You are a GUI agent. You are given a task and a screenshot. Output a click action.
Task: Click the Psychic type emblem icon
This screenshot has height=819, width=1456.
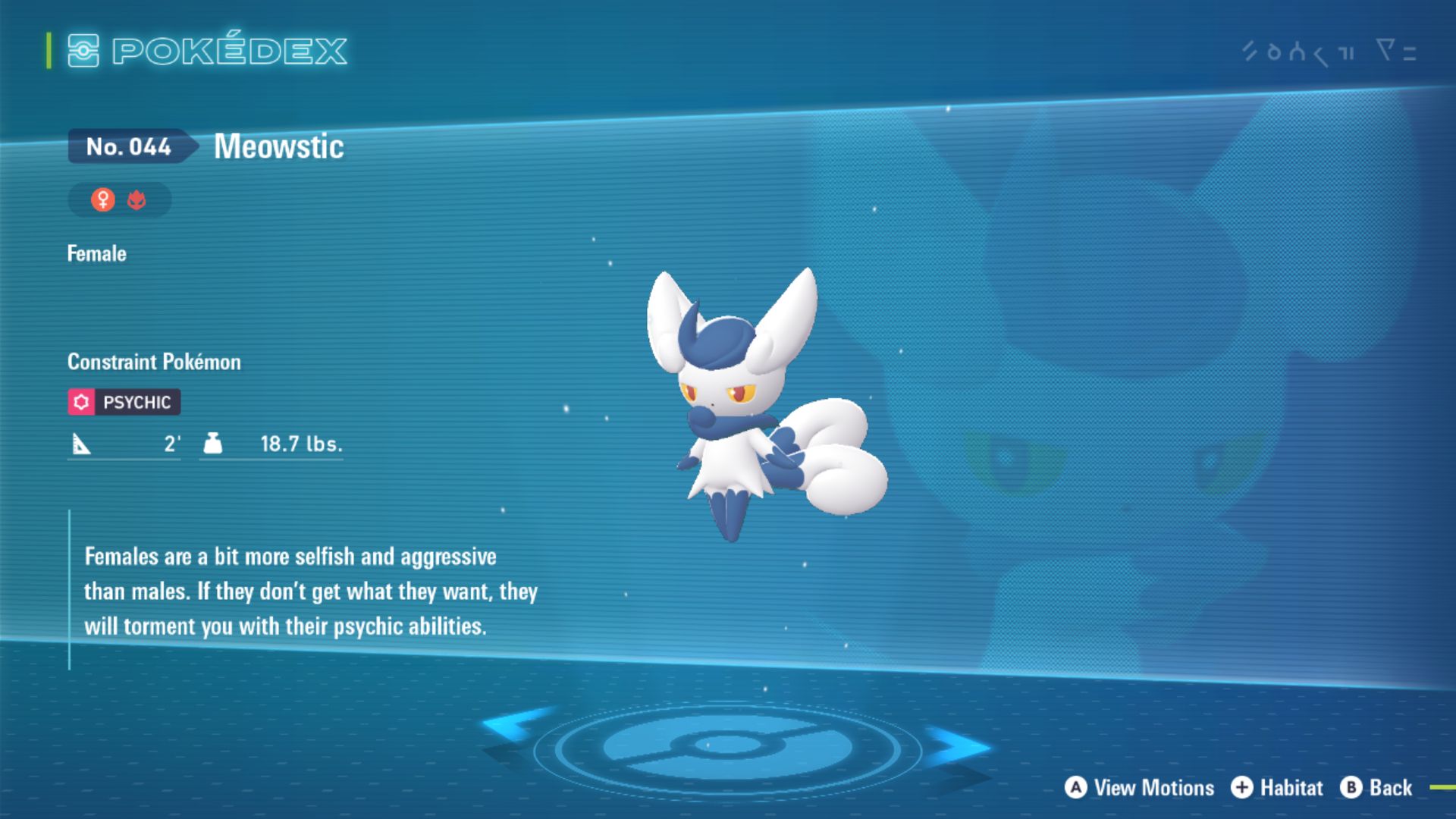pyautogui.click(x=82, y=402)
